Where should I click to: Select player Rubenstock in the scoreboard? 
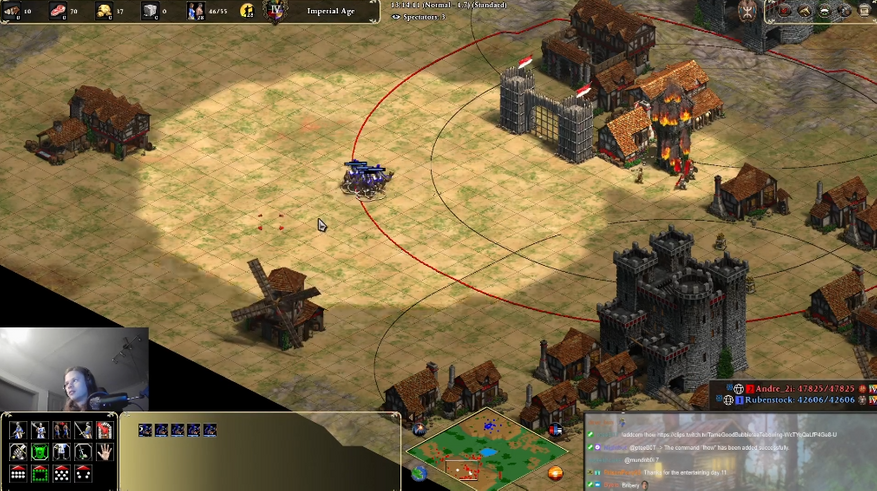click(790, 400)
